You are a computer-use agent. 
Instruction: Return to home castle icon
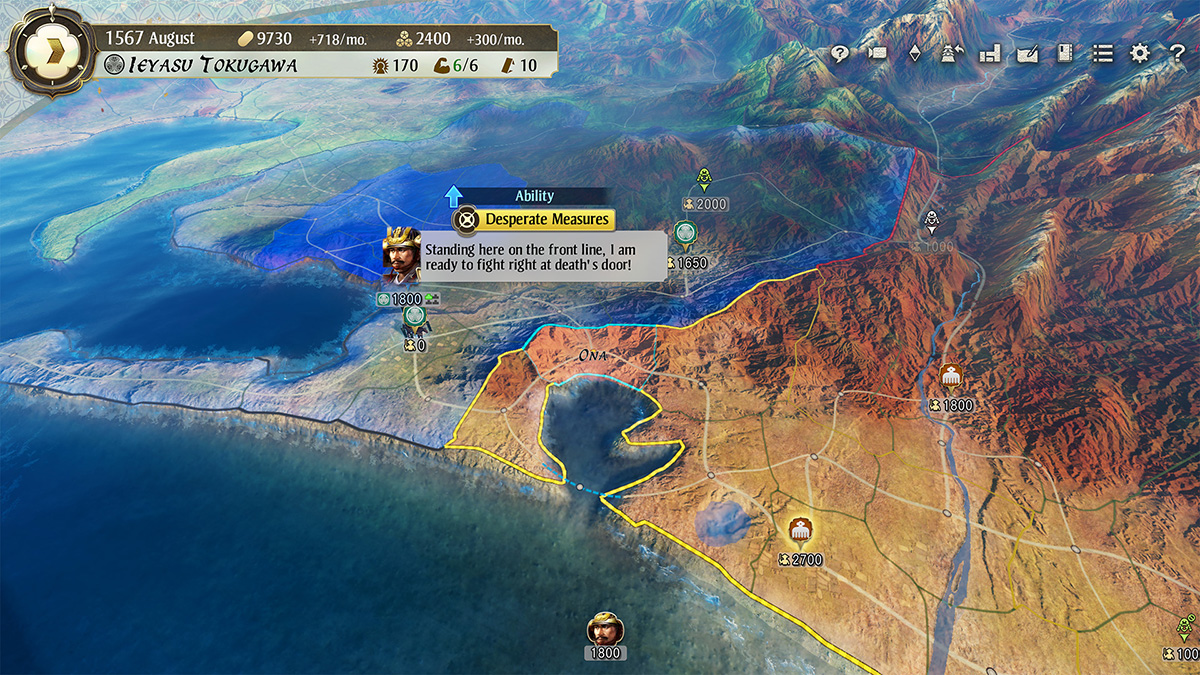point(951,54)
